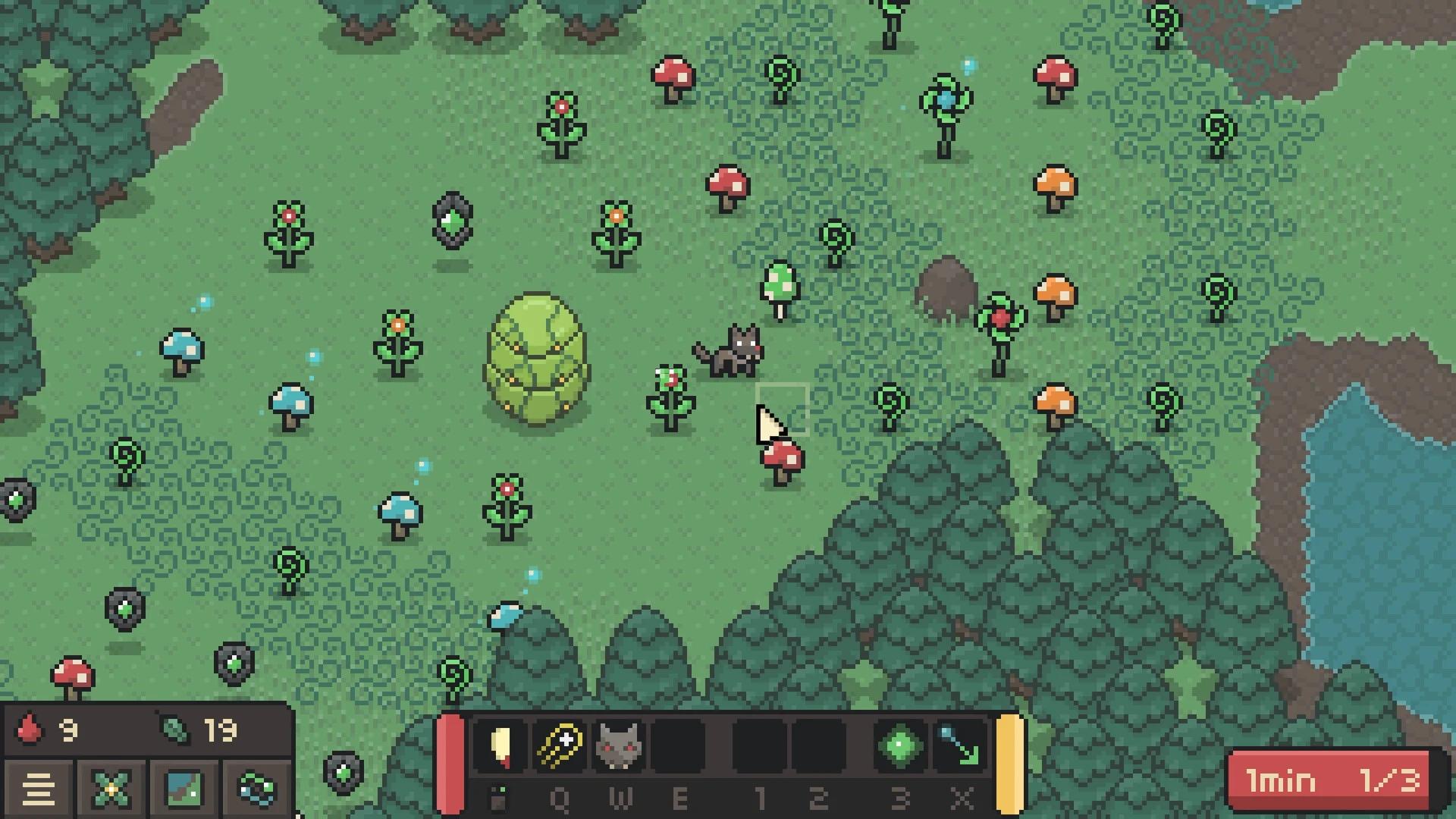Click the empty hotbar slot labeled 1
Image resolution: width=1456 pixels, height=819 pixels.
click(x=758, y=747)
